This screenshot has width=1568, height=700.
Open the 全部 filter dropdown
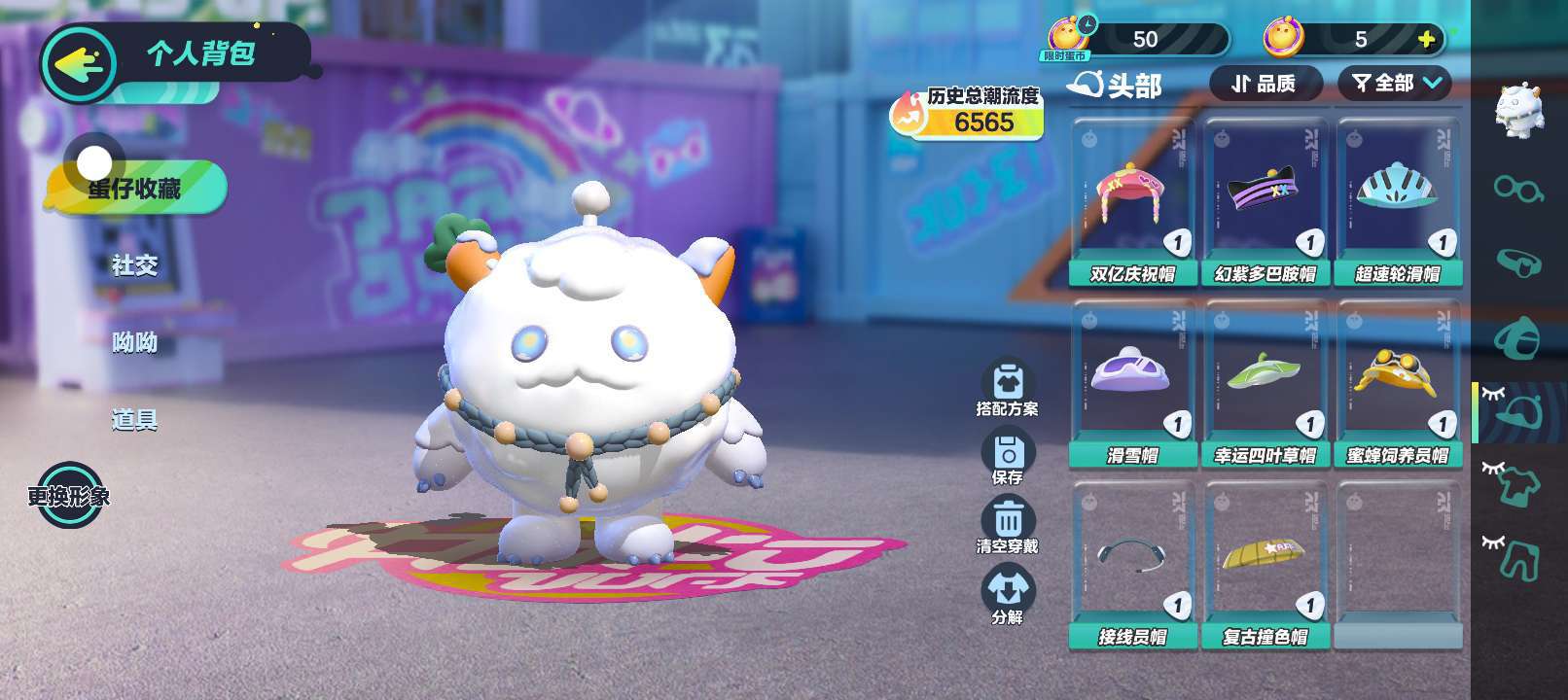pos(1395,84)
